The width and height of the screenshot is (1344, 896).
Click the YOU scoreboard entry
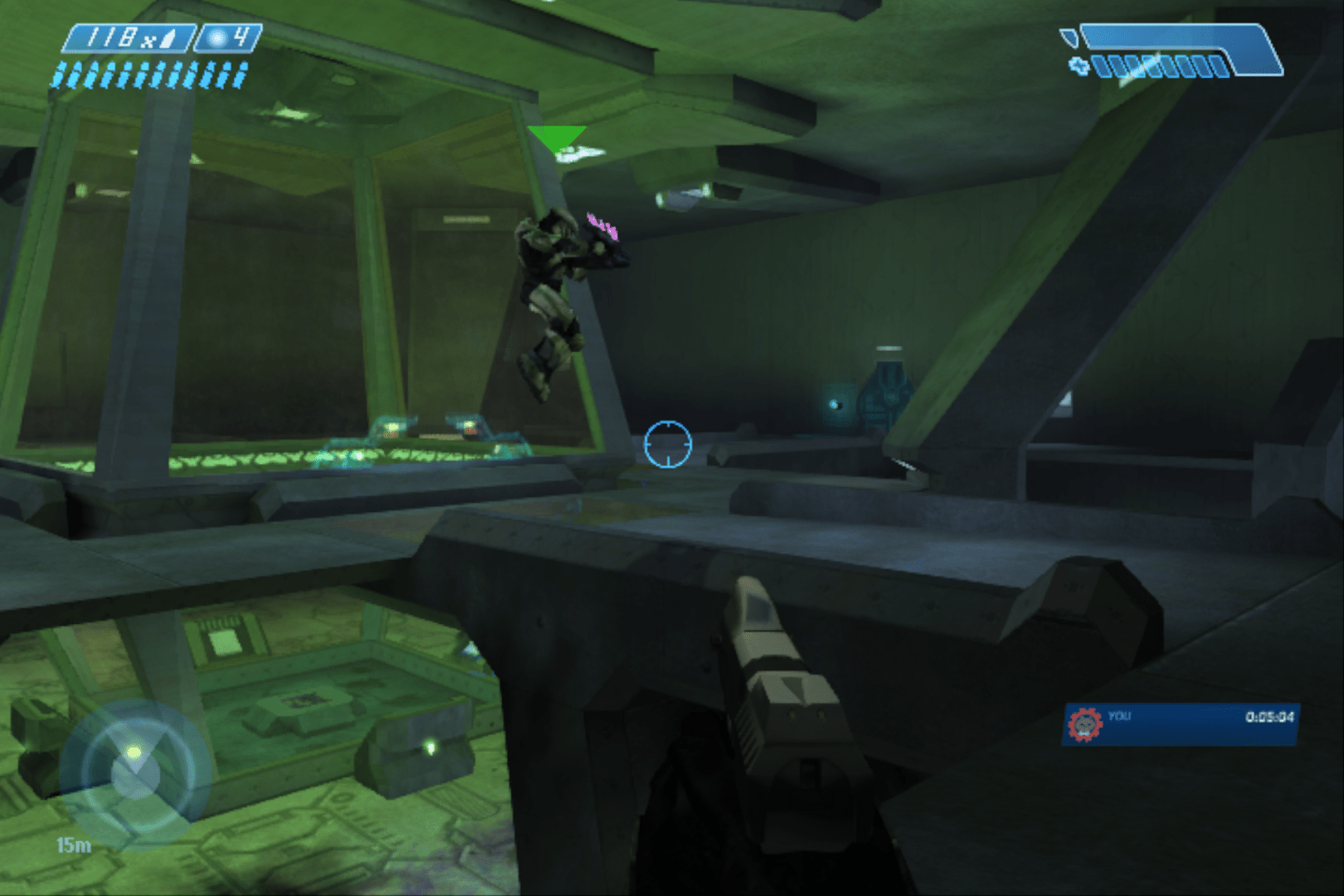pos(1181,724)
